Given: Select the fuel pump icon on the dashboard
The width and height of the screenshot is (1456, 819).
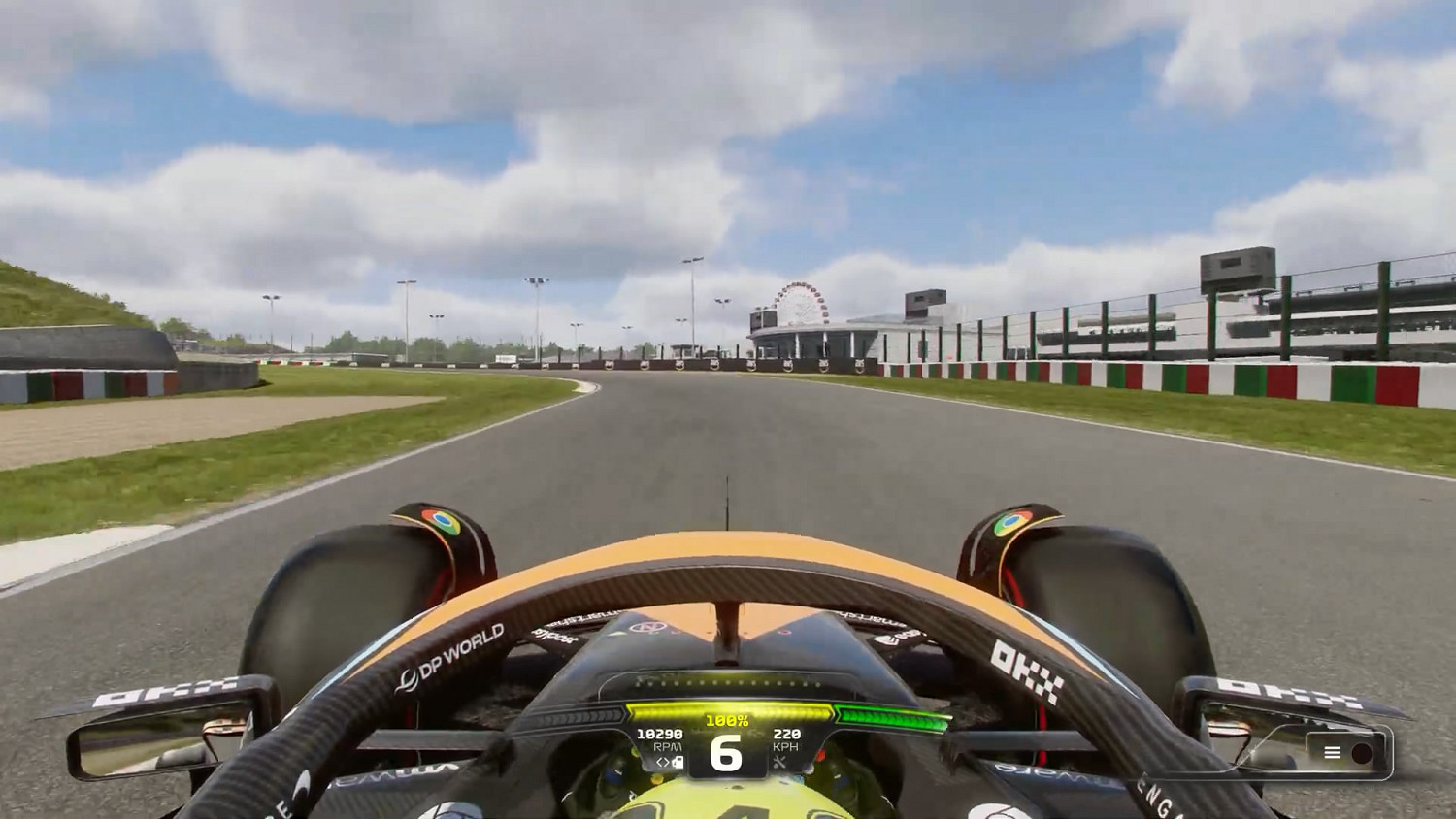Looking at the screenshot, I should 678,764.
